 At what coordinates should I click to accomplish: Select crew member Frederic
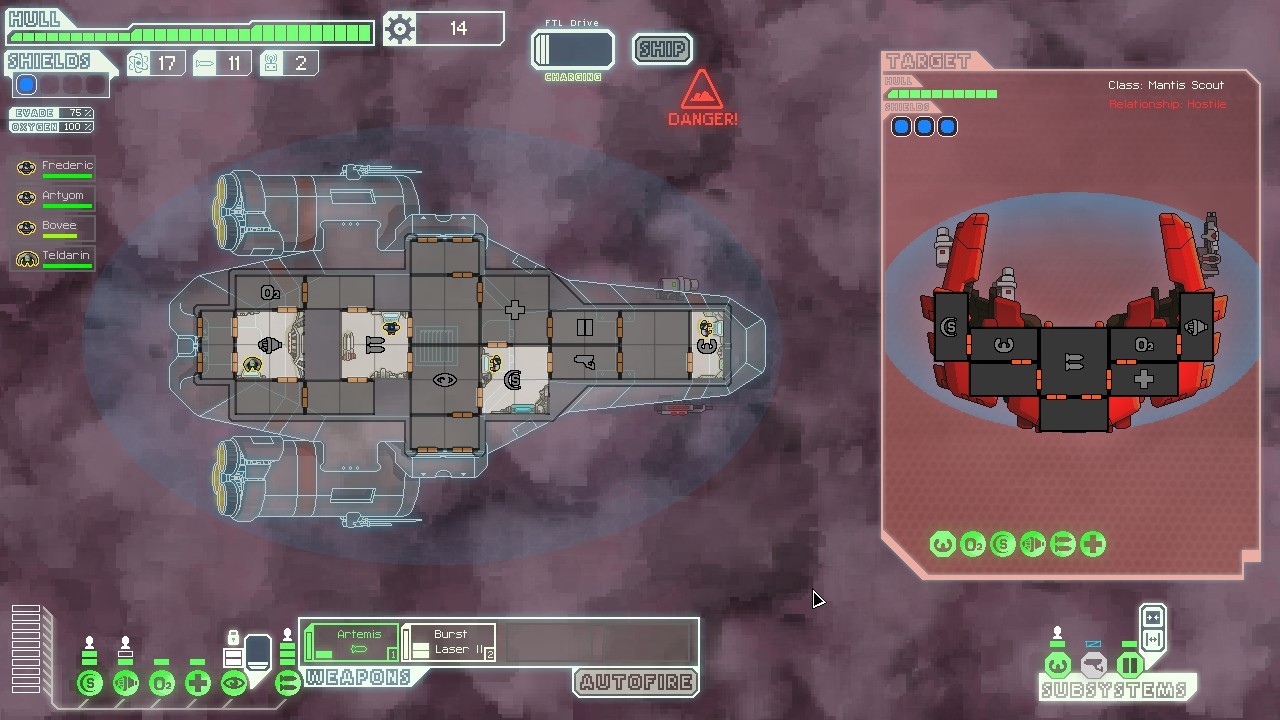click(x=55, y=166)
